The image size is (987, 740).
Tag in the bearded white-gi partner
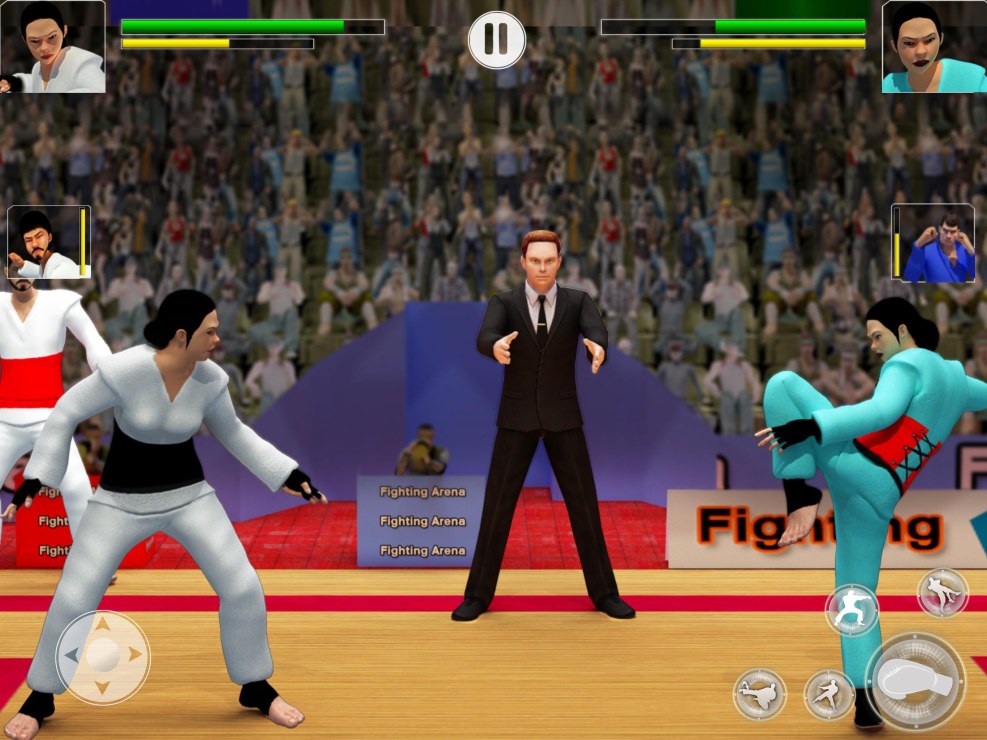(x=44, y=242)
